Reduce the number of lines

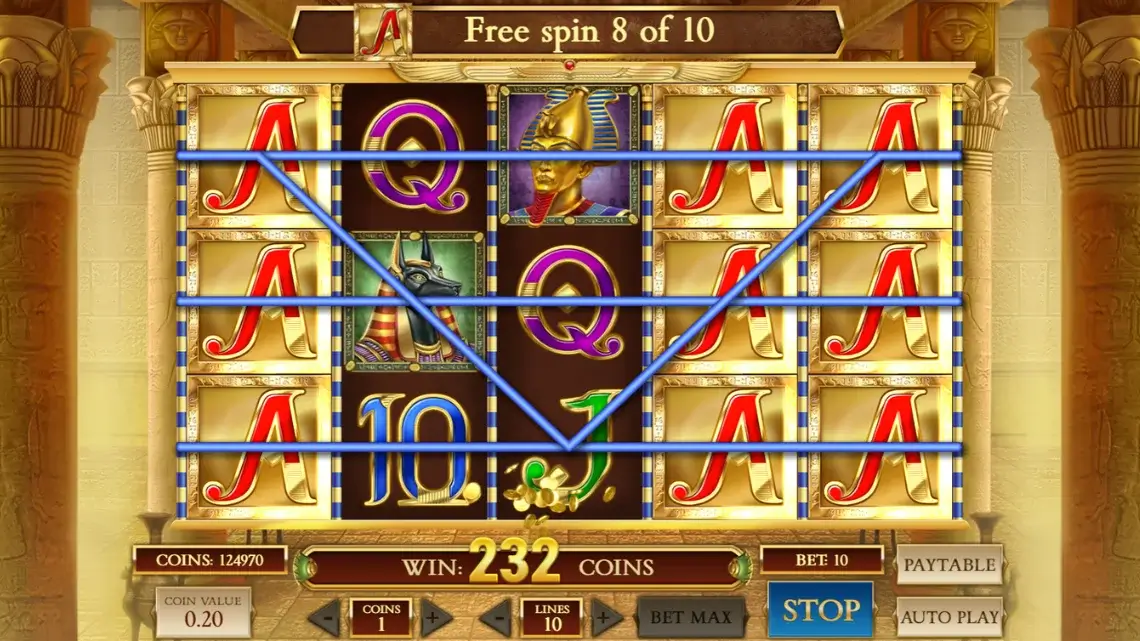[x=495, y=617]
